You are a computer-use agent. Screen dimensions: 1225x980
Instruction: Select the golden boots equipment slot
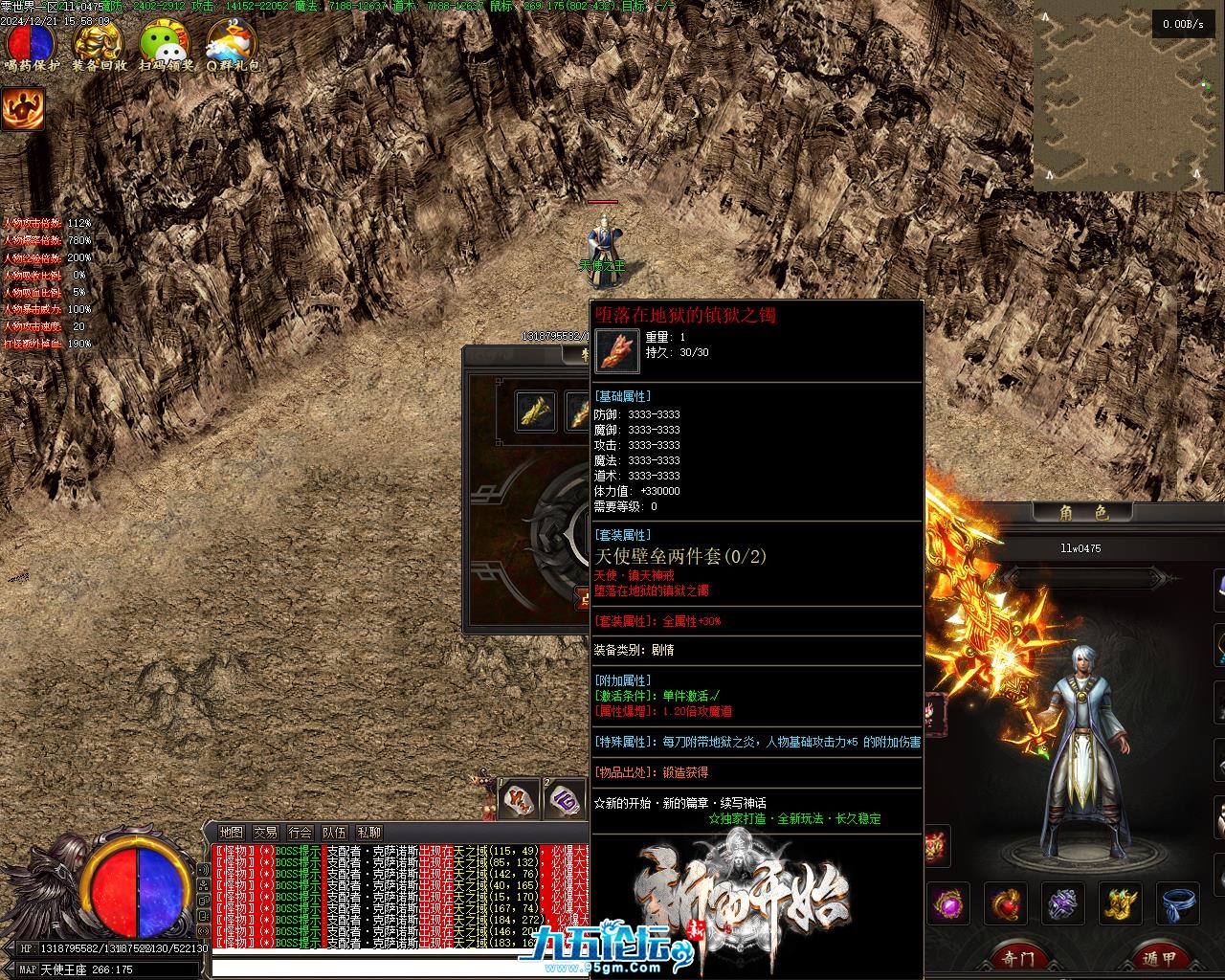click(1121, 904)
